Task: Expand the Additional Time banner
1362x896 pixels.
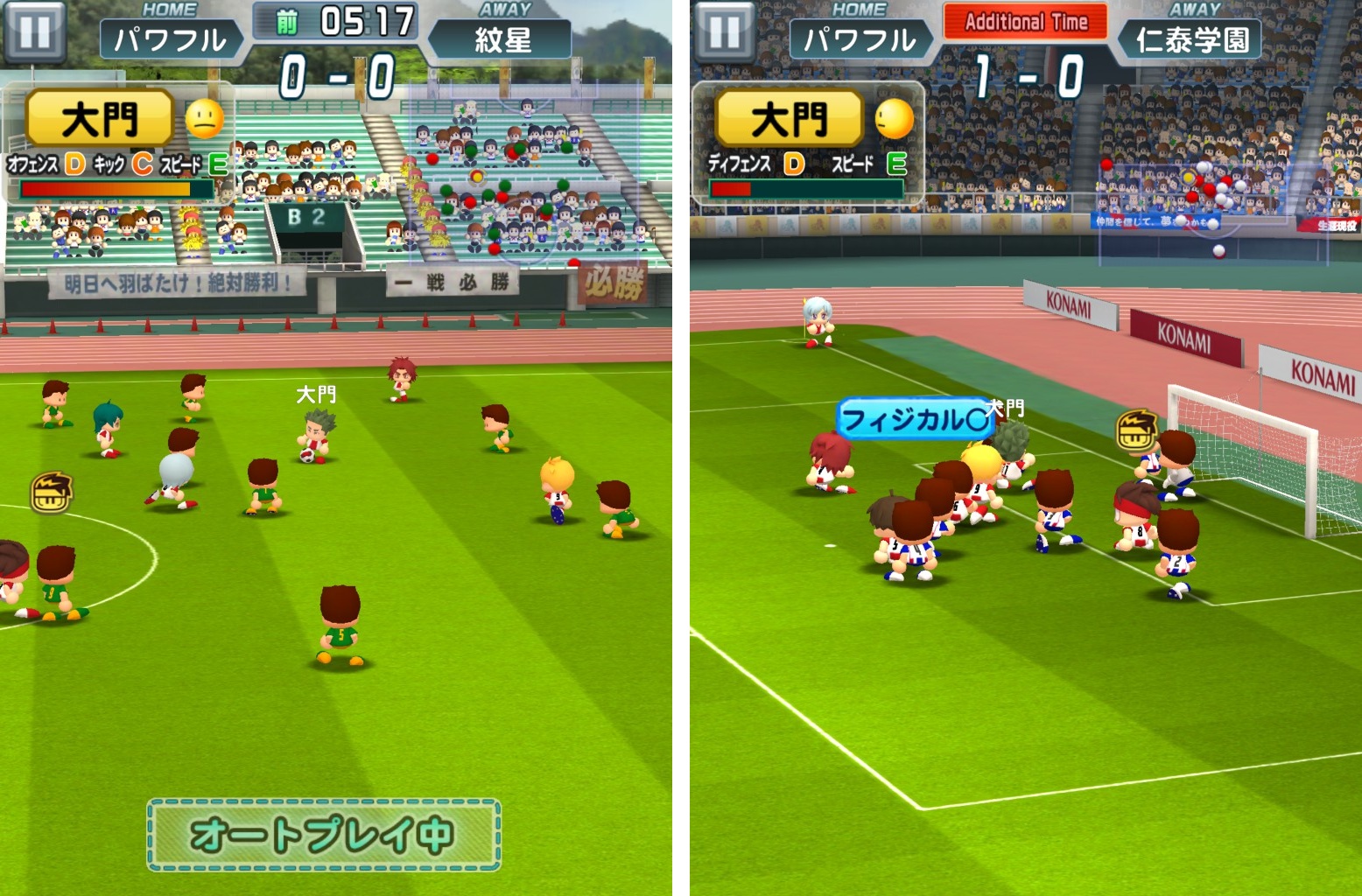Action: click(x=1024, y=20)
